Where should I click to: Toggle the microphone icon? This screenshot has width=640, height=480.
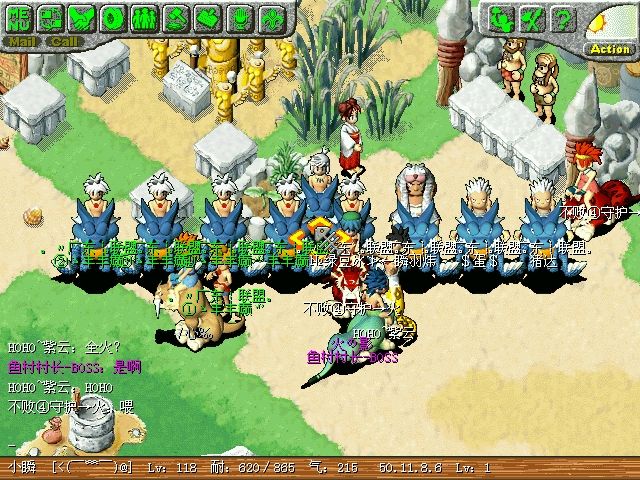pyautogui.click(x=239, y=17)
